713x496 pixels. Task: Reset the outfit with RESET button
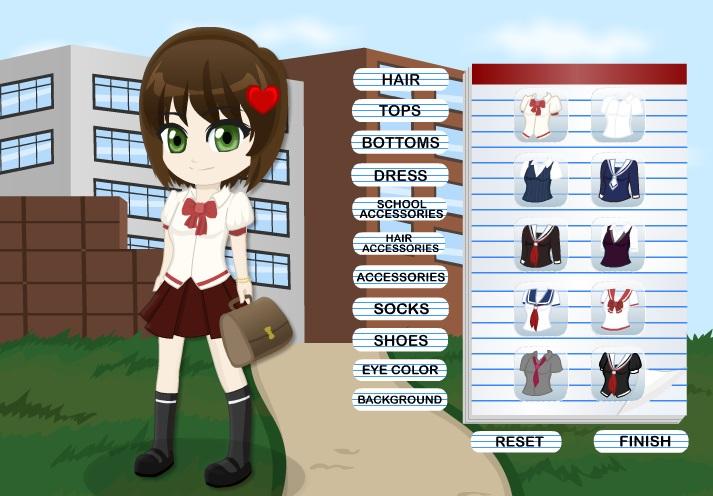[519, 441]
